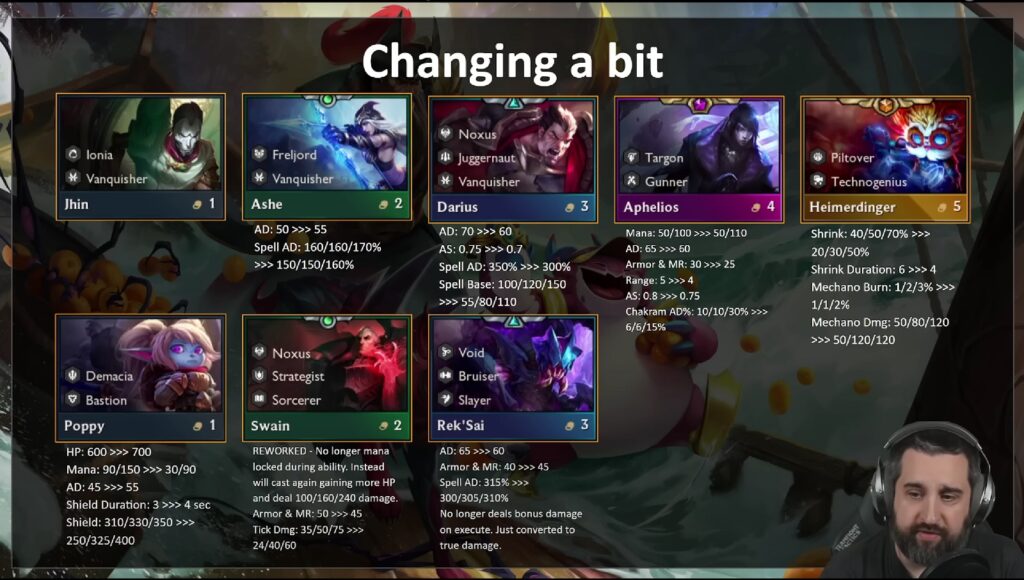Image resolution: width=1024 pixels, height=580 pixels.
Task: Open the Aphelios champion card
Action: coord(699,157)
